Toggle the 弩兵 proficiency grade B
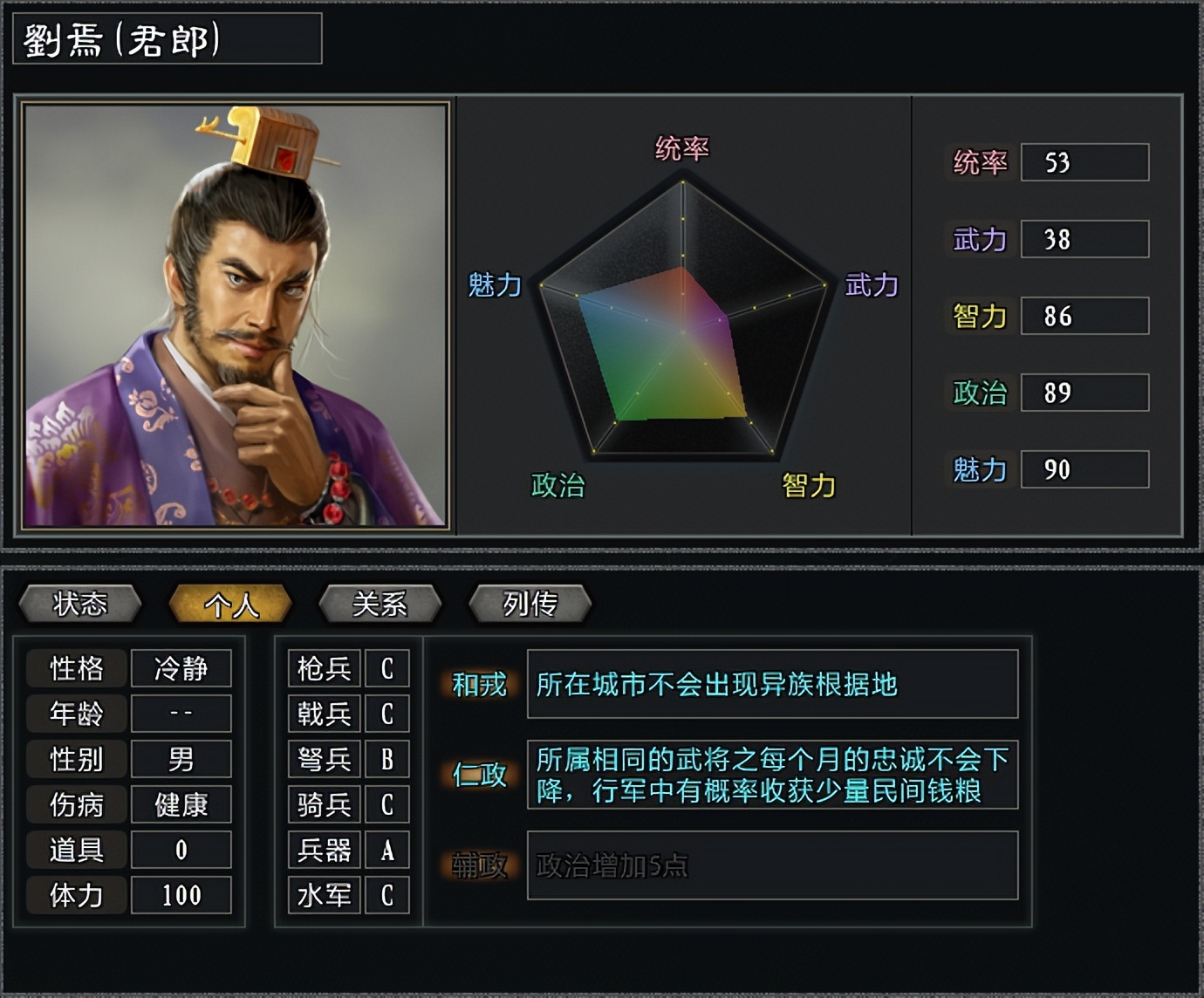 click(387, 760)
